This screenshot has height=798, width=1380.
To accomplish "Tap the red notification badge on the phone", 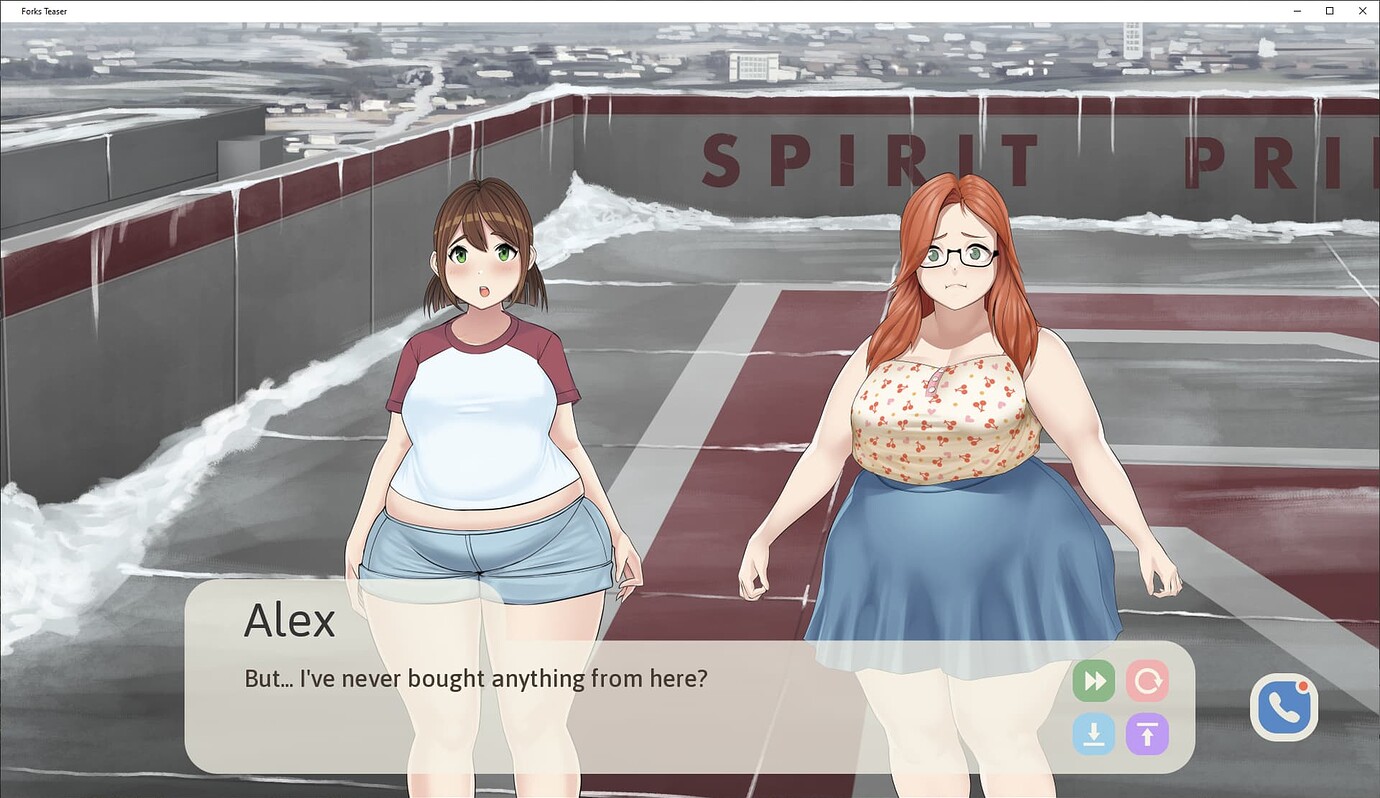I will click(x=1303, y=687).
